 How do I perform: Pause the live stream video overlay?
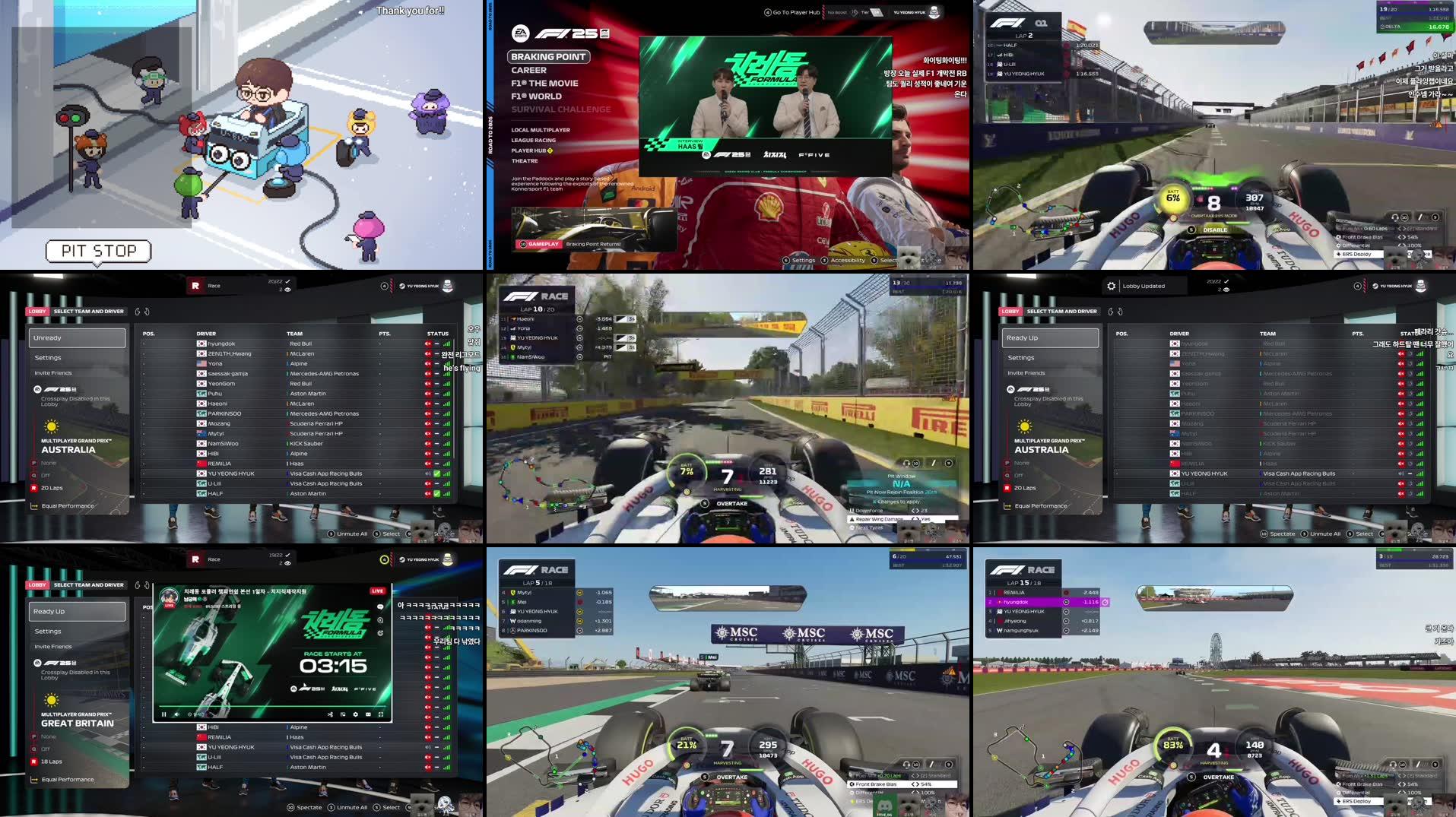pyautogui.click(x=163, y=714)
